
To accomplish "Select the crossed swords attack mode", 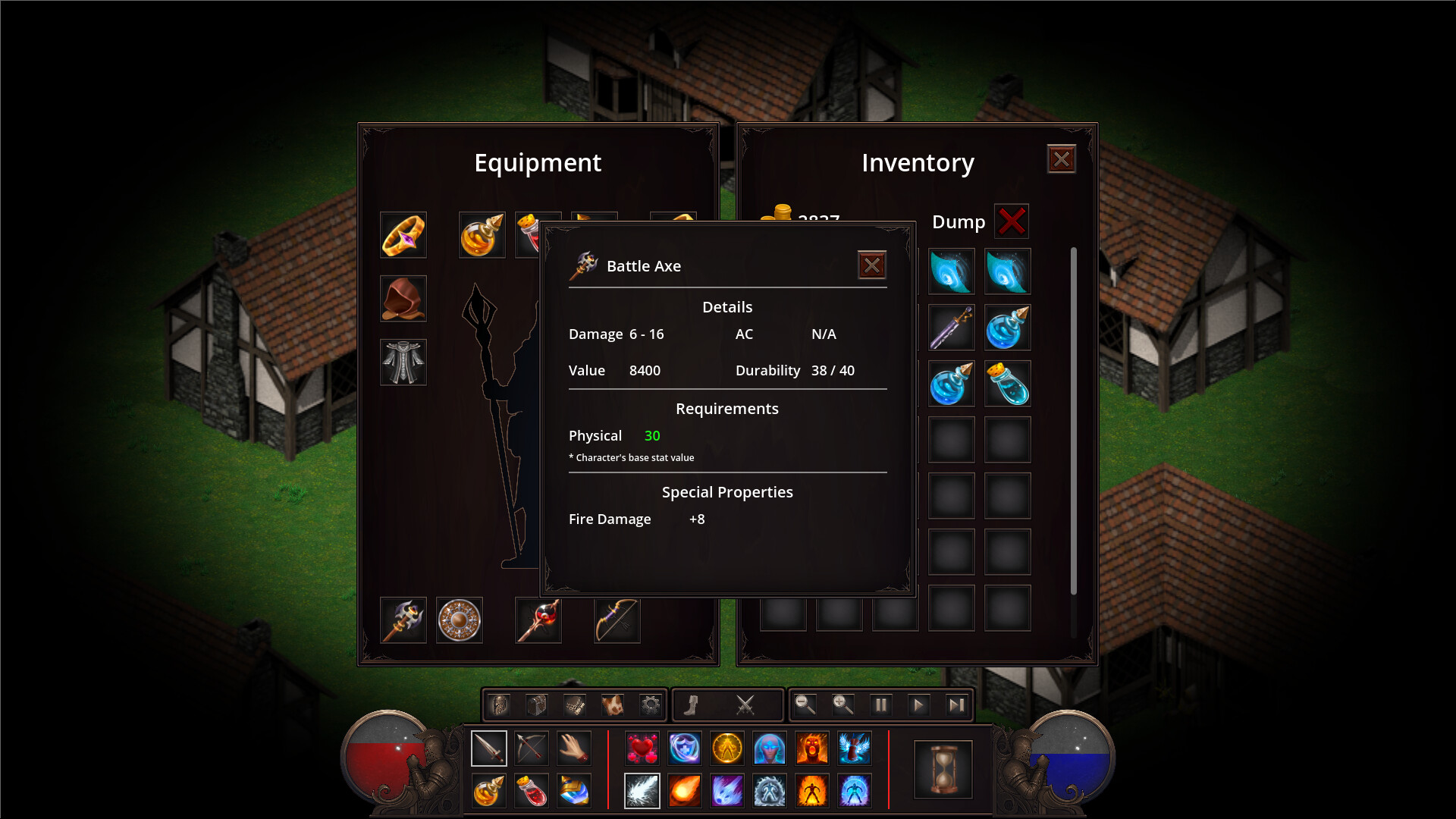I will [x=746, y=705].
